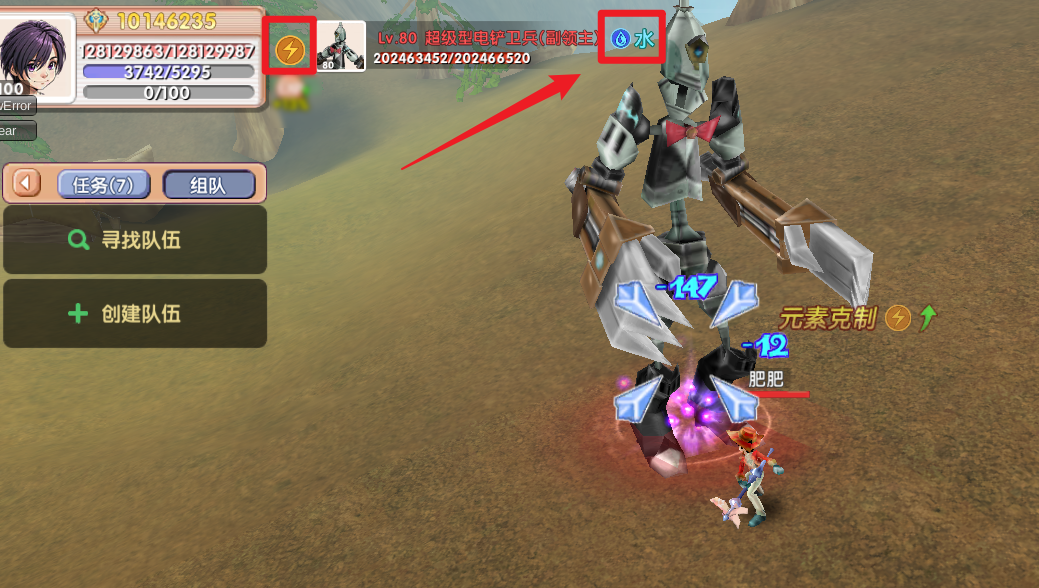Image resolution: width=1039 pixels, height=588 pixels.
Task: Select 创建队伍 to create a team
Action: click(135, 314)
